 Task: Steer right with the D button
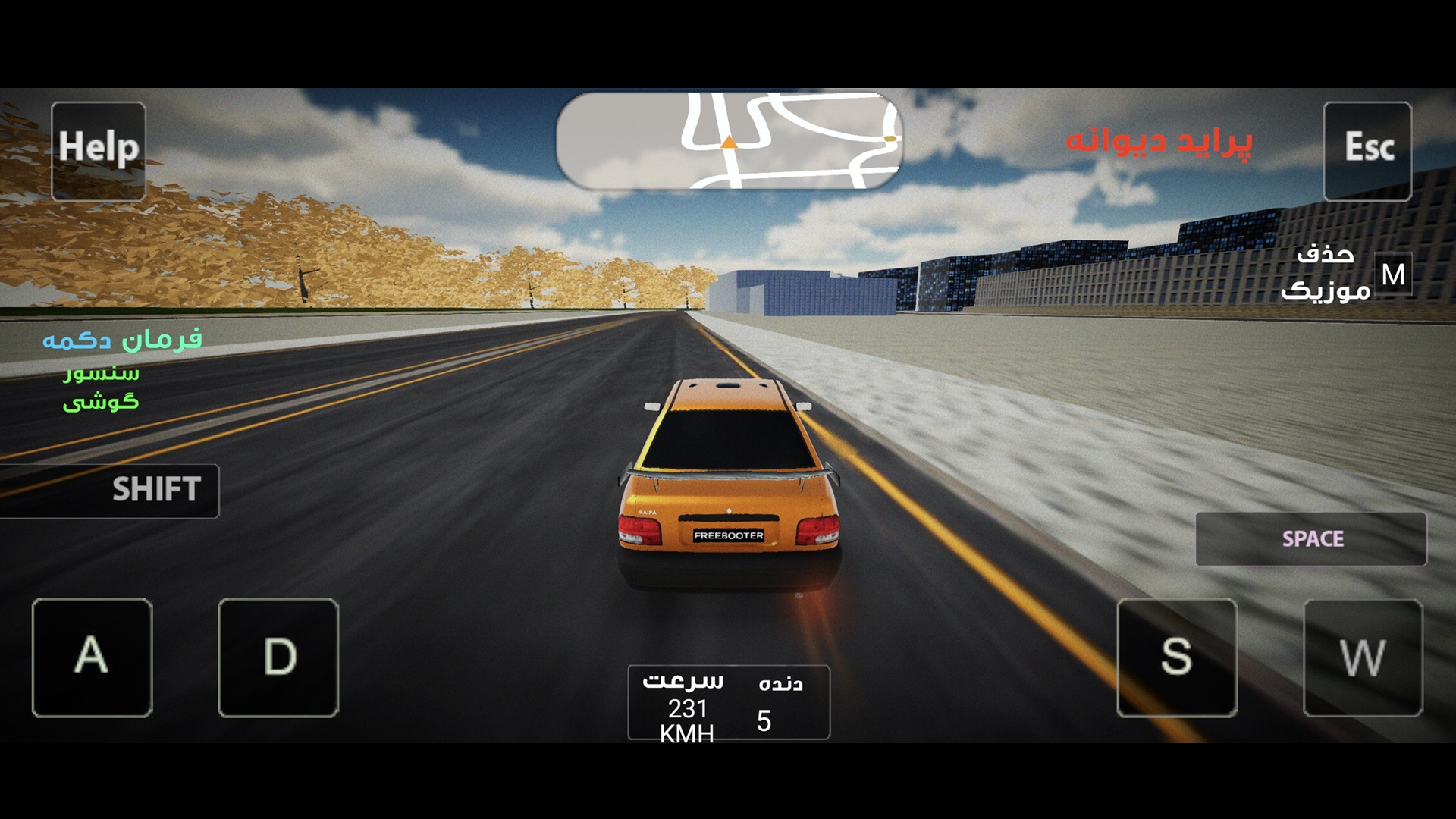(278, 657)
